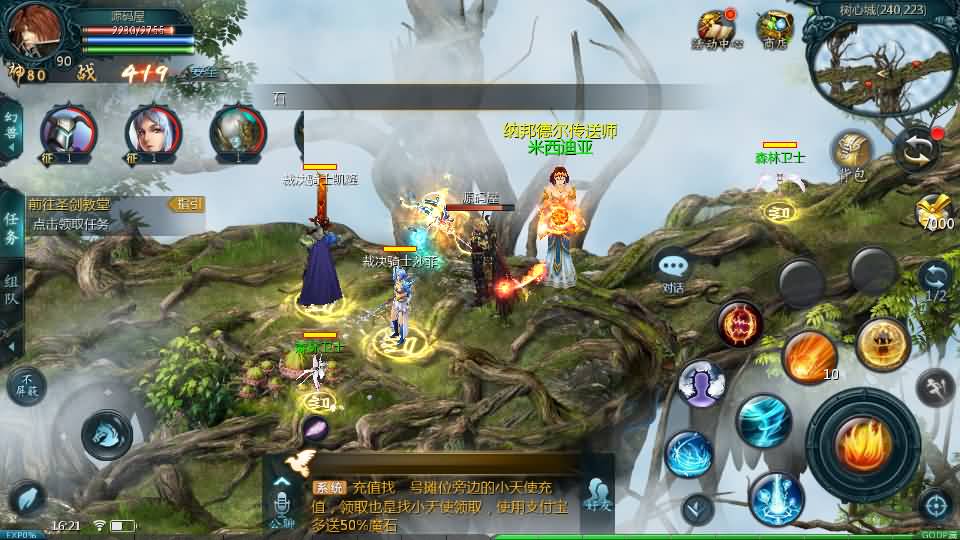Tap the gold gift box showing 7000
Viewport: 960px width, 540px height.
click(935, 212)
